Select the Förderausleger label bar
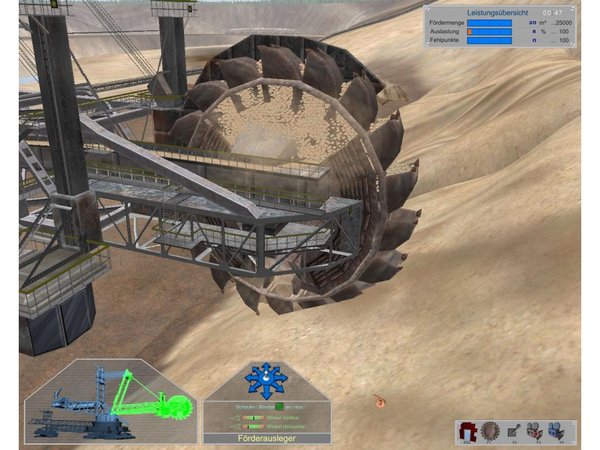Image resolution: width=600 pixels, height=450 pixels. [x=265, y=438]
